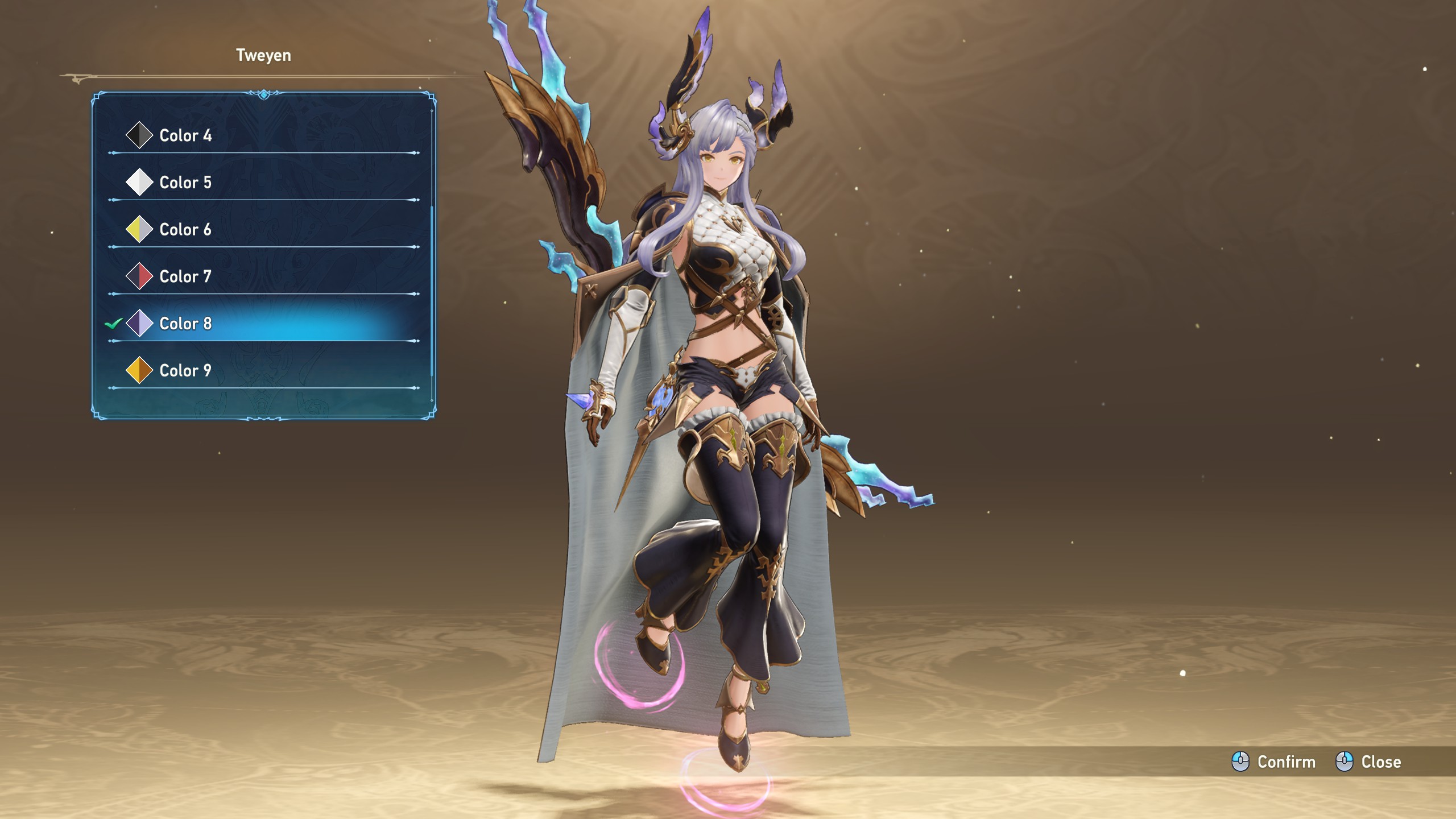This screenshot has width=1456, height=819.
Task: Switch to Color 7 red palette
Action: [185, 277]
